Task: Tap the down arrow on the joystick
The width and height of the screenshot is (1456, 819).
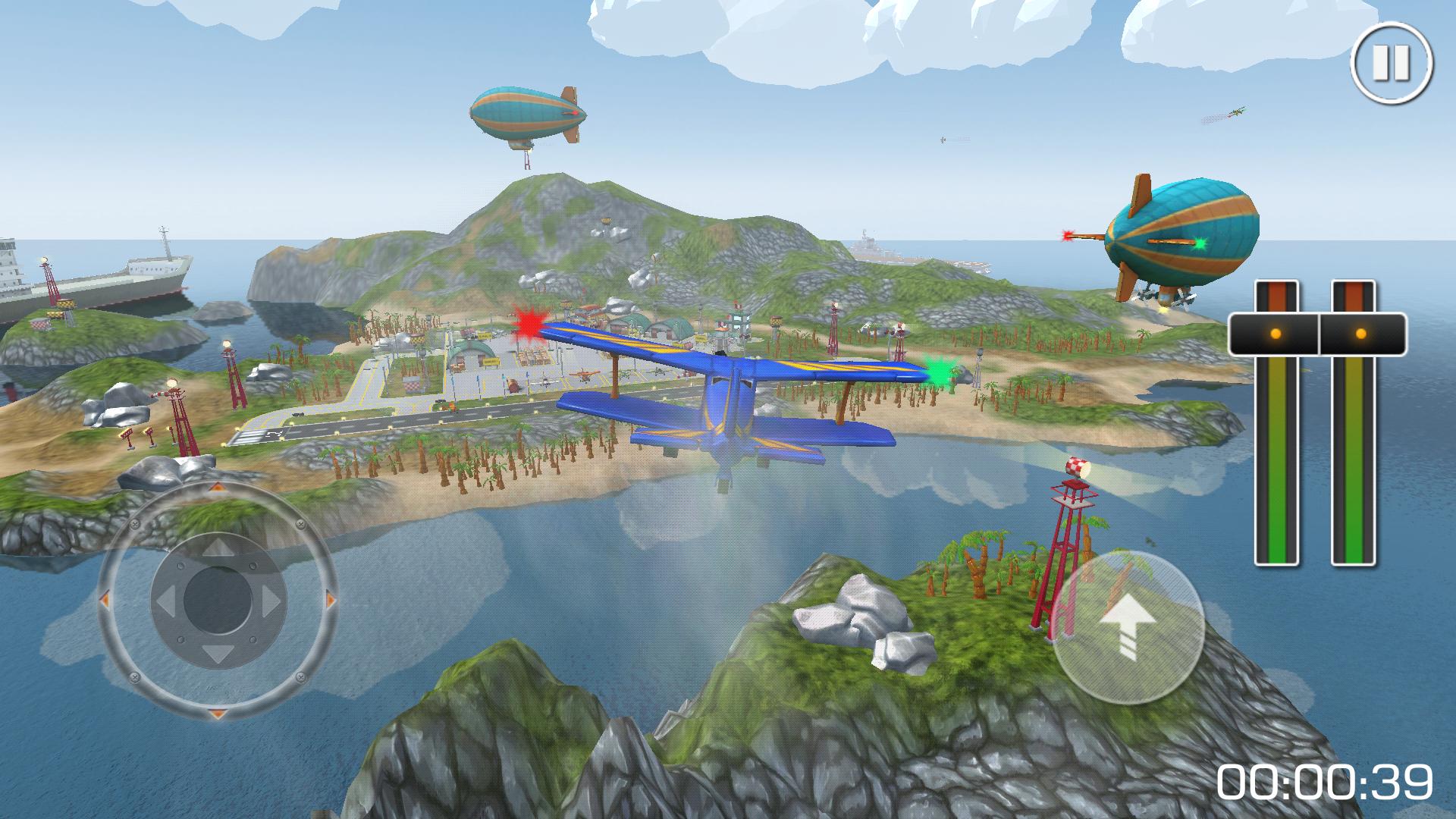Action: 217,654
